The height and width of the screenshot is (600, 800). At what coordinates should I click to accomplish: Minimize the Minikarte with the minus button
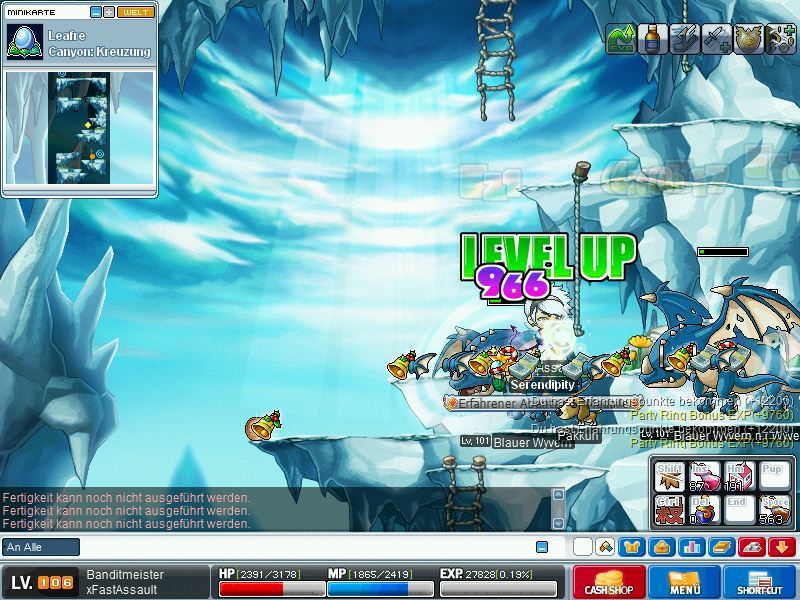pos(96,12)
